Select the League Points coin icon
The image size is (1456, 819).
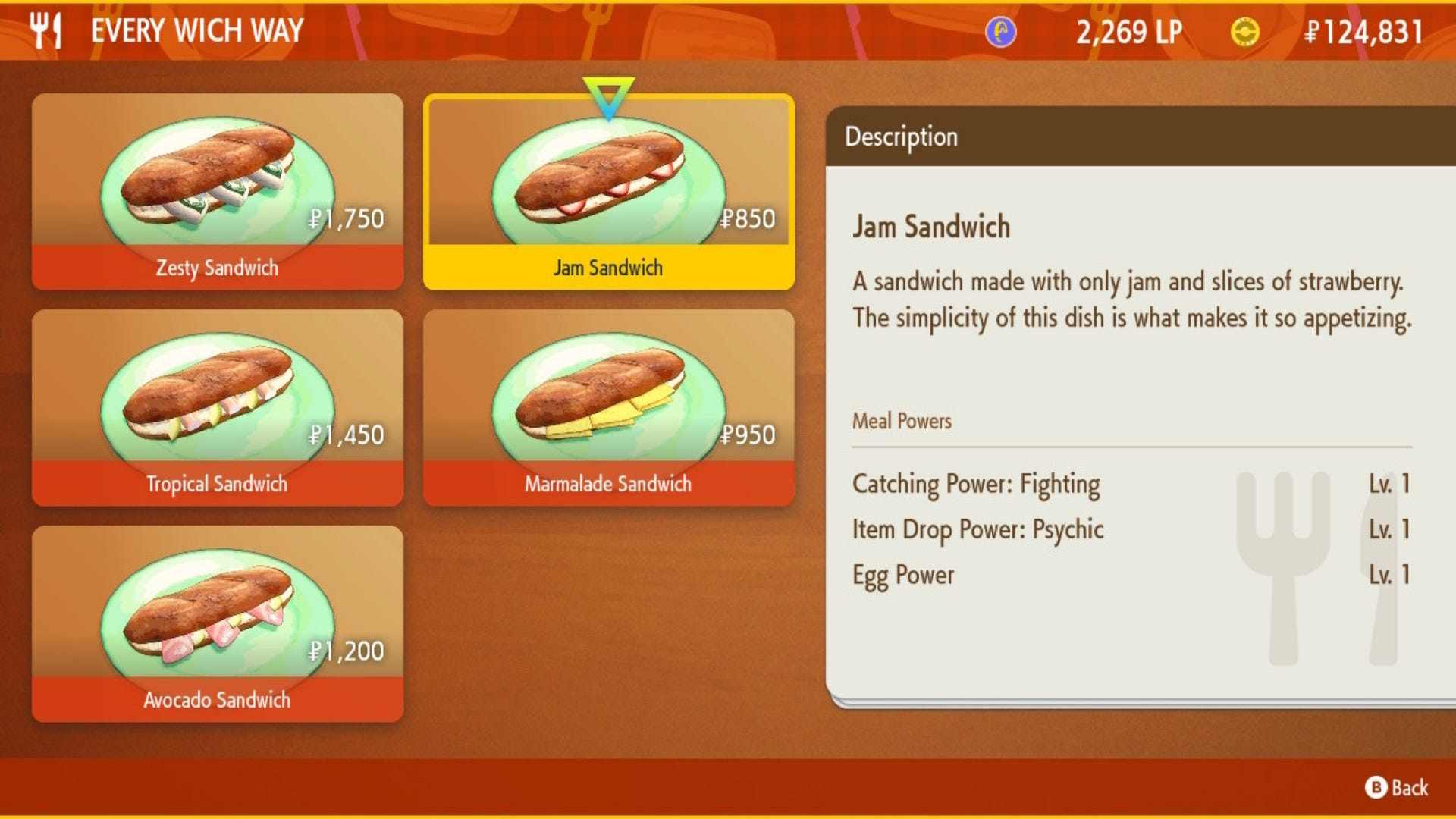[999, 32]
